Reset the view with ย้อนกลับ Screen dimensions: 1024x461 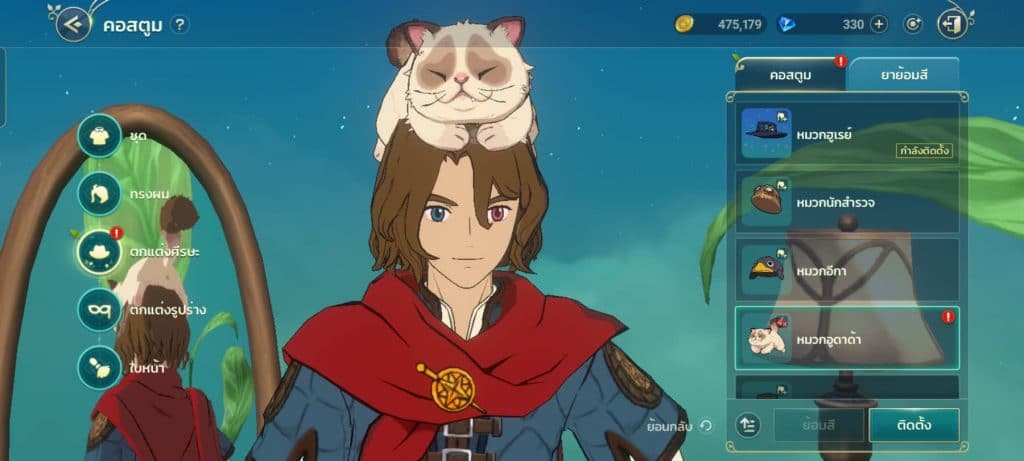[680, 426]
